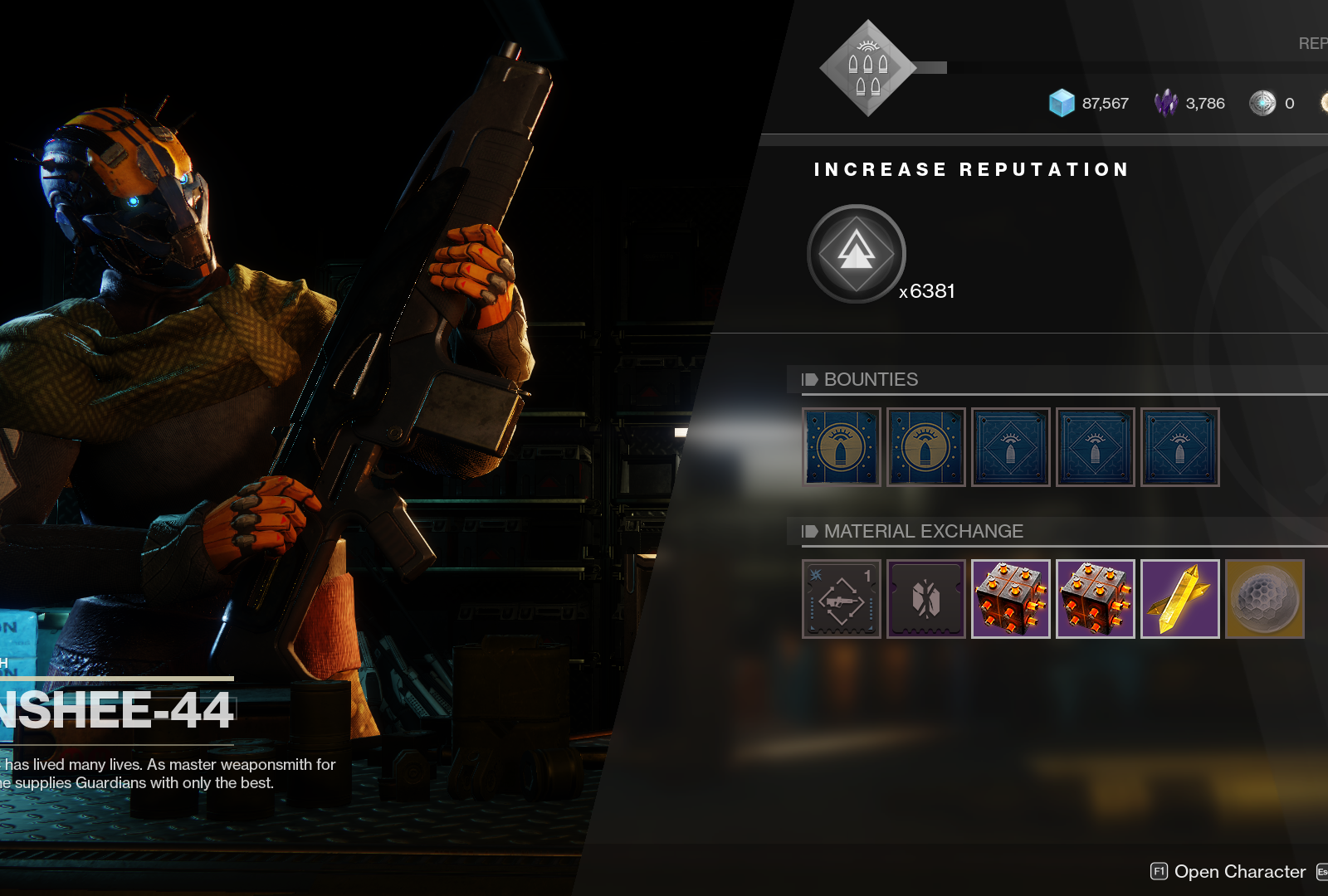This screenshot has height=896, width=1328.
Task: Click the Glimmer cube currency icon
Action: tap(1063, 103)
